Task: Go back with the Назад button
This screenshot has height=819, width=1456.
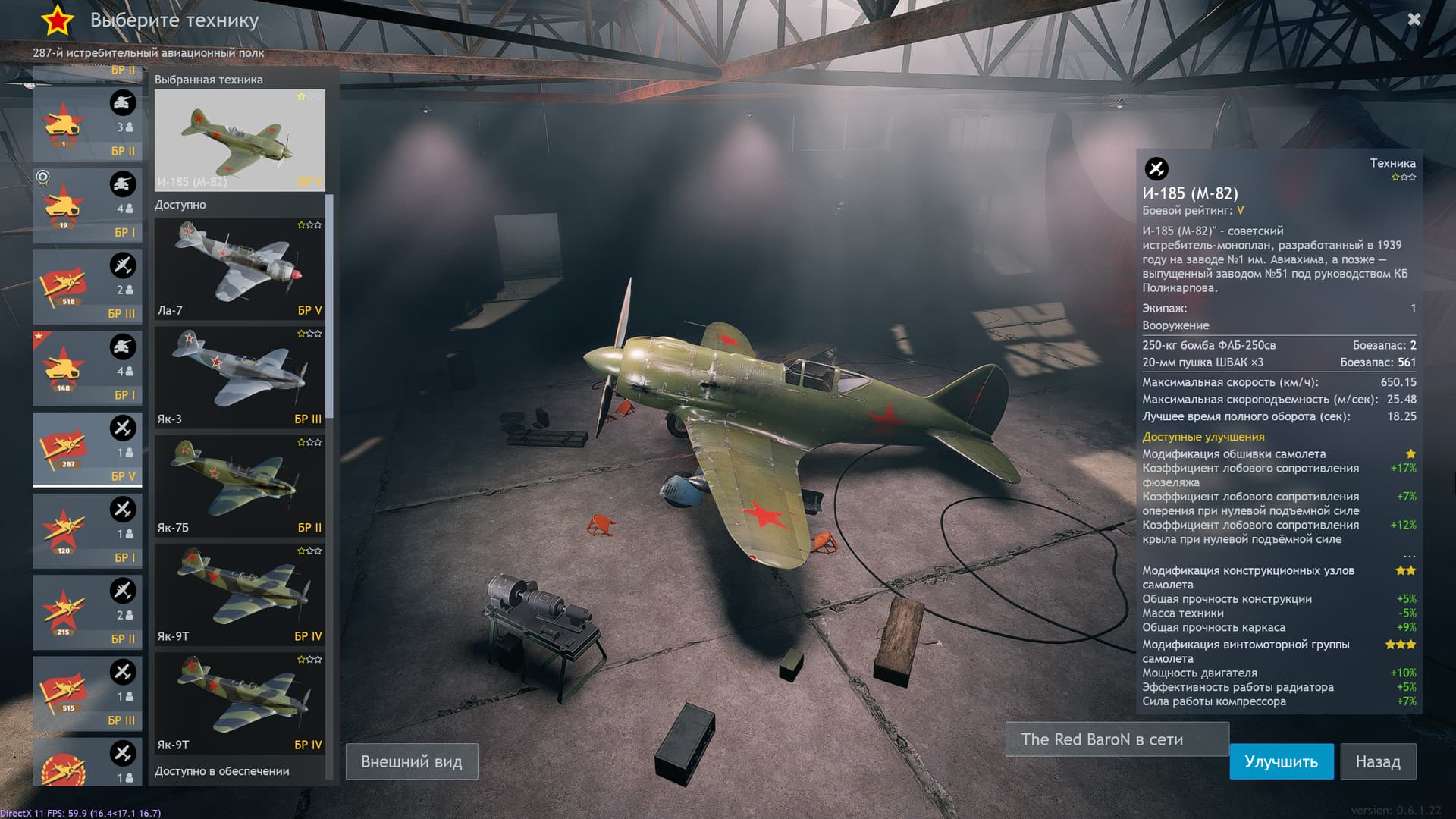Action: pos(1377,761)
